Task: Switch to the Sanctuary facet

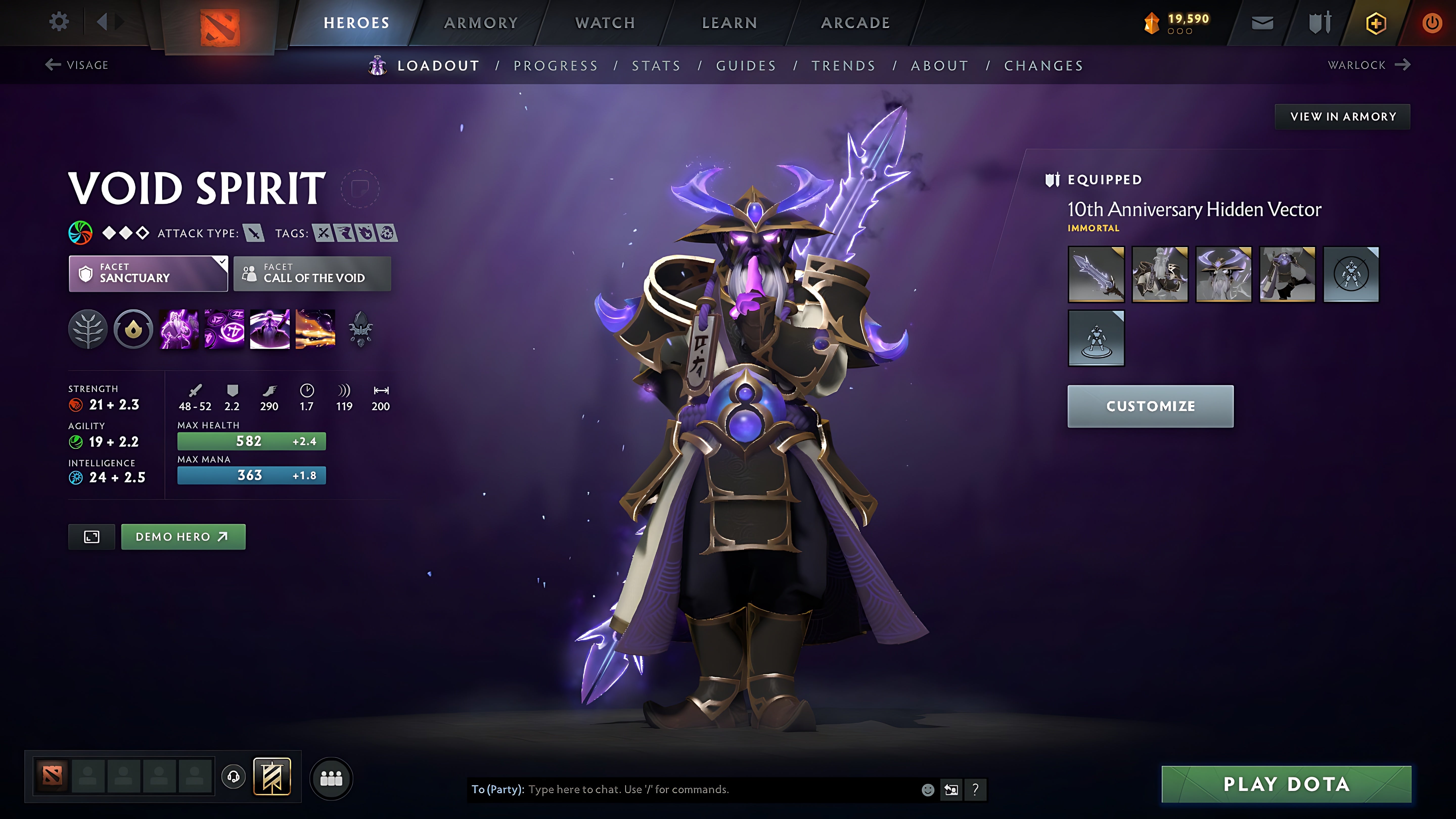Action: pyautogui.click(x=148, y=274)
